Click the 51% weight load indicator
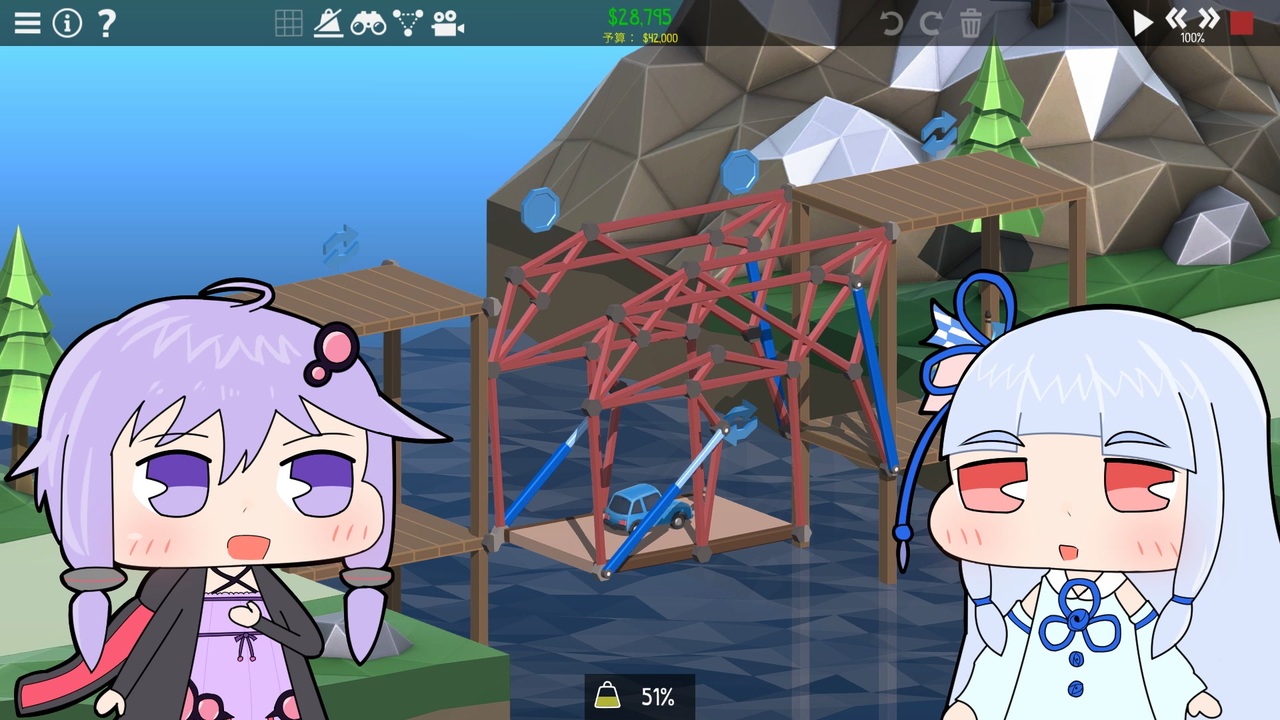The width and height of the screenshot is (1280, 720). [640, 697]
